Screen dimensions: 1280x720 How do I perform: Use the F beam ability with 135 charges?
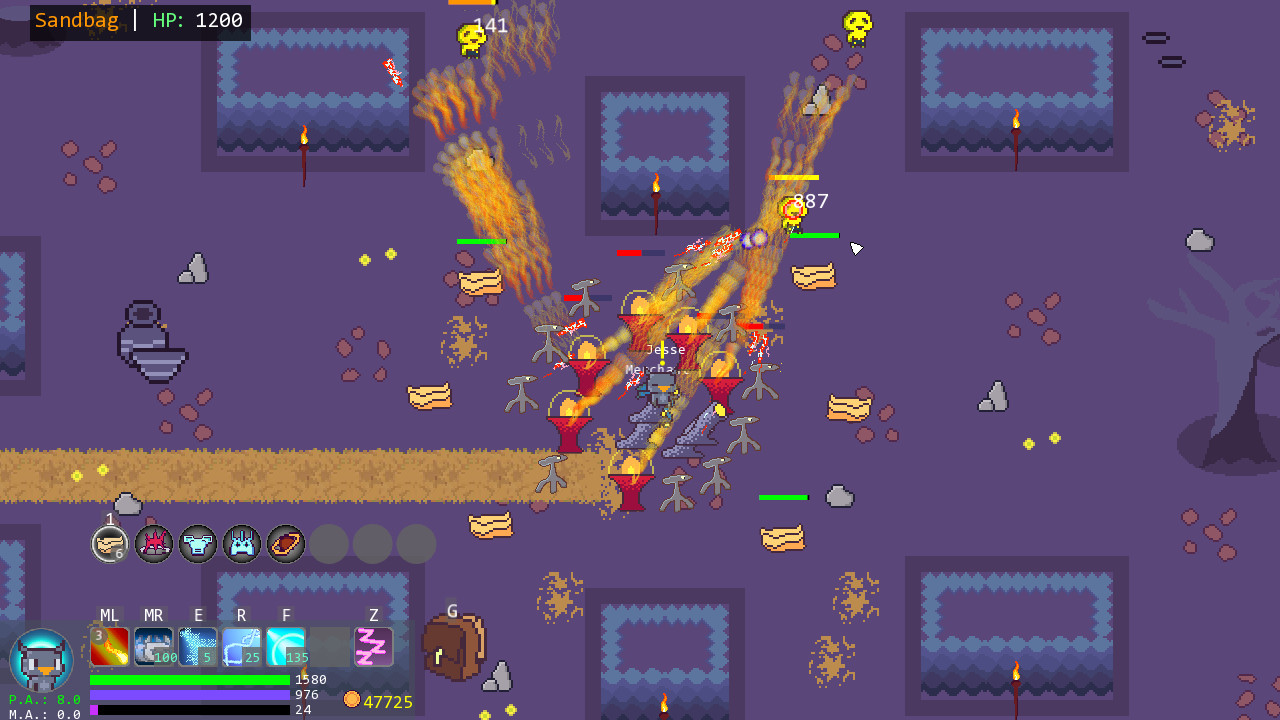pyautogui.click(x=286, y=646)
